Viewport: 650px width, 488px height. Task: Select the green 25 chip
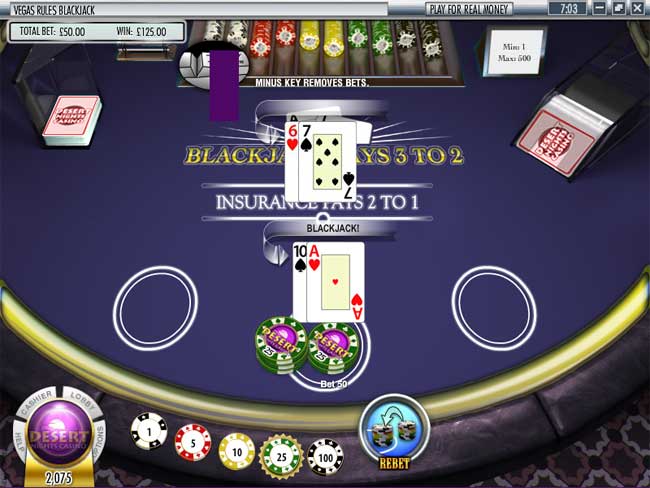coord(280,455)
